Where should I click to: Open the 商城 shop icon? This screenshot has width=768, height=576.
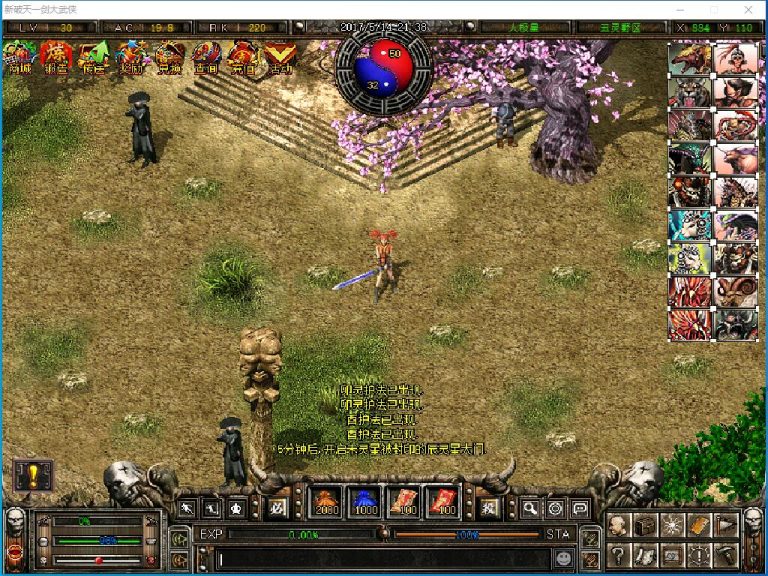tap(19, 58)
